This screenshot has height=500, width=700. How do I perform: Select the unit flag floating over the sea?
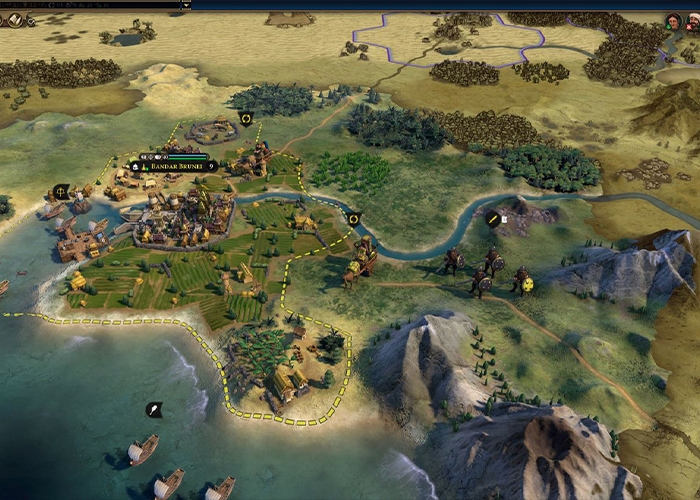[x=153, y=409]
